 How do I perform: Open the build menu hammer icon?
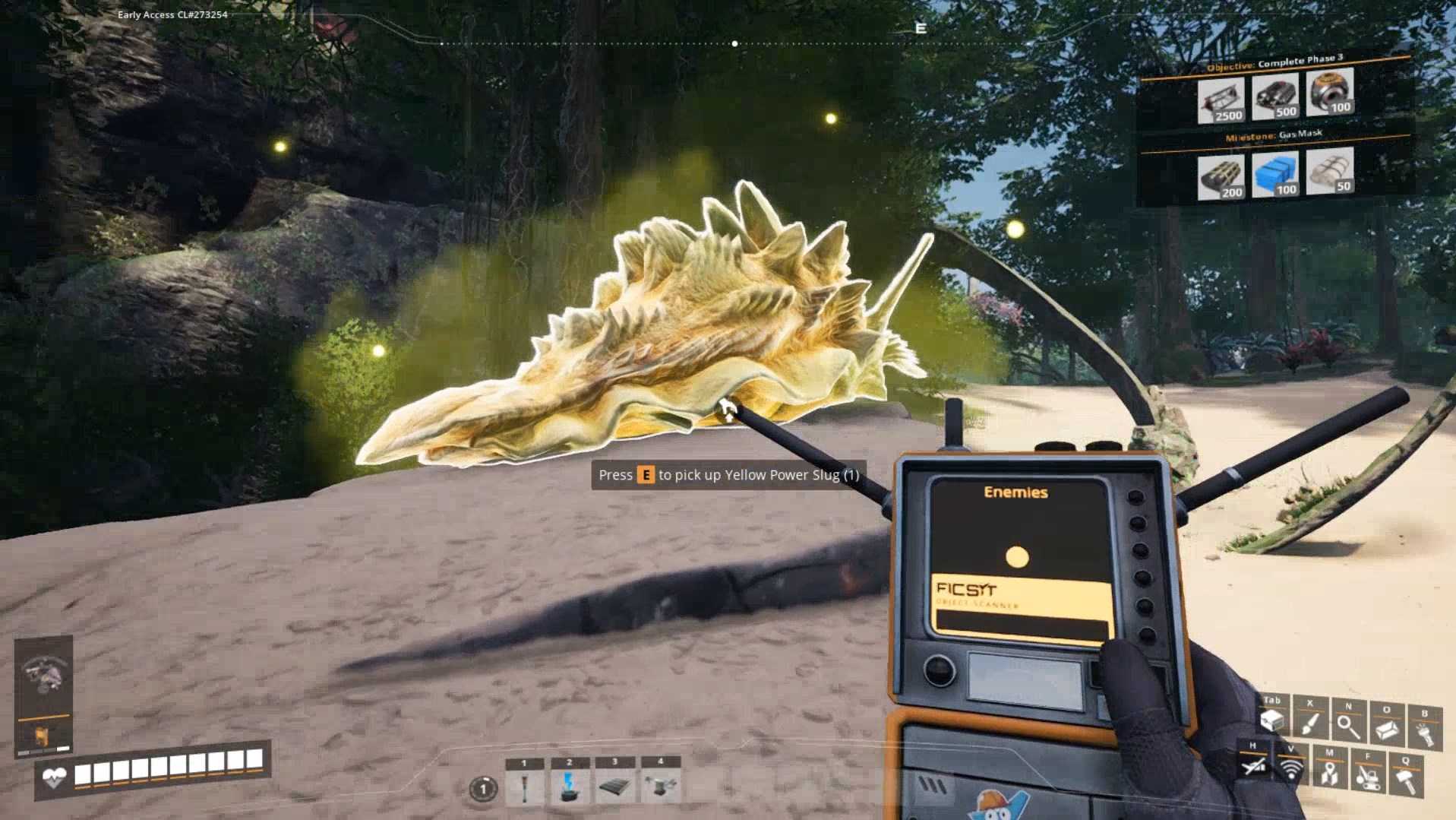pyautogui.click(x=1406, y=779)
